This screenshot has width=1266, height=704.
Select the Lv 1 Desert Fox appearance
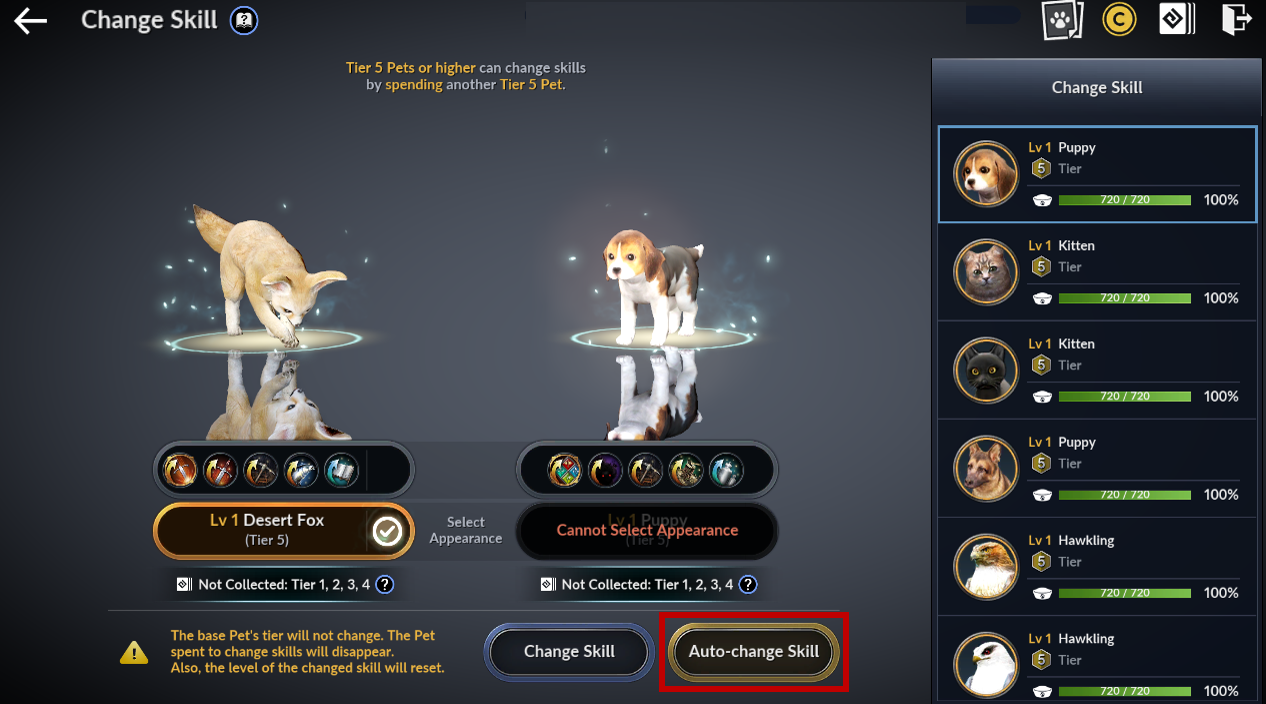[x=283, y=530]
